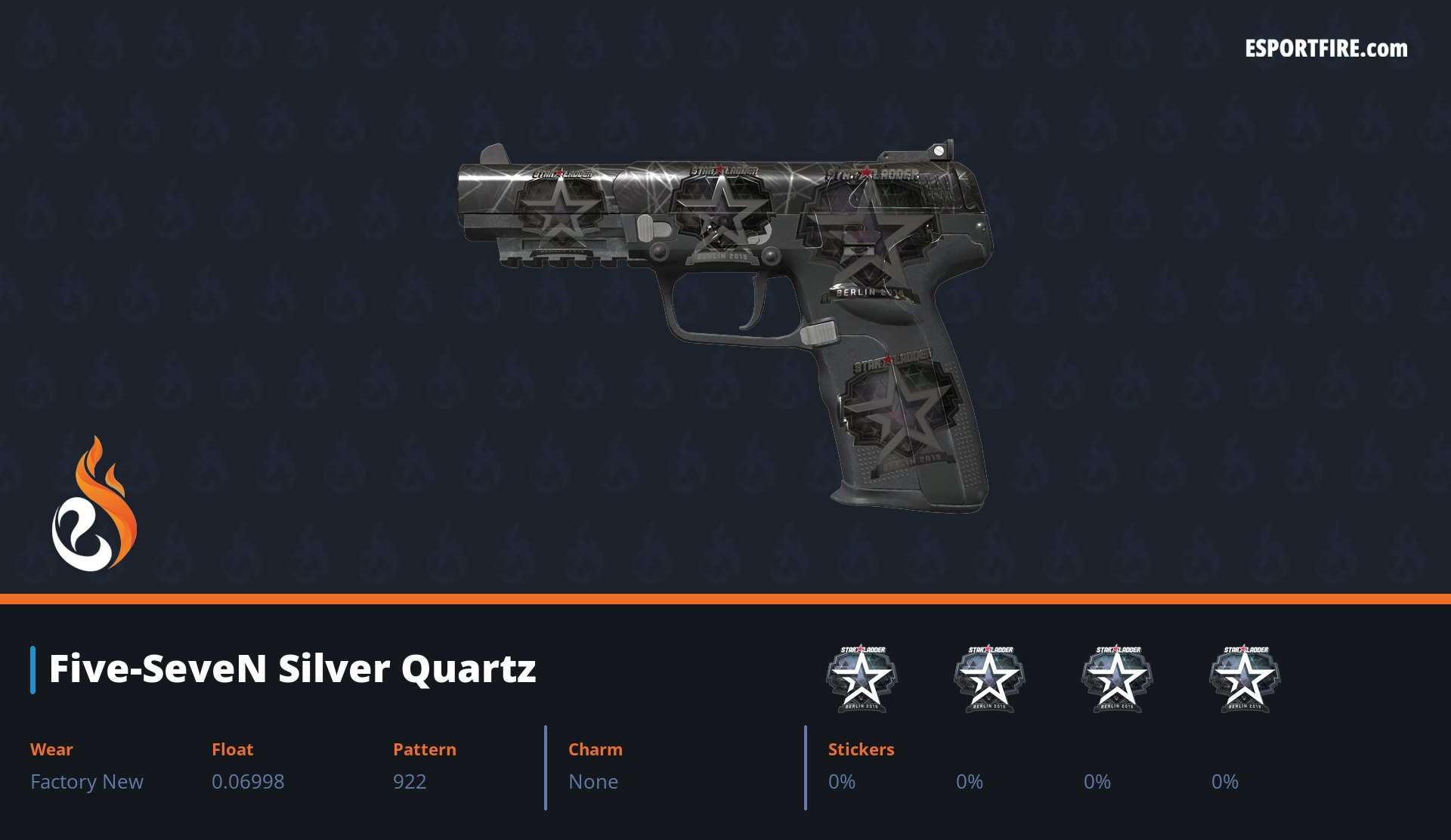Open the ESPORTFIRE.com site link
The width and height of the screenshot is (1451, 840).
pyautogui.click(x=1326, y=49)
